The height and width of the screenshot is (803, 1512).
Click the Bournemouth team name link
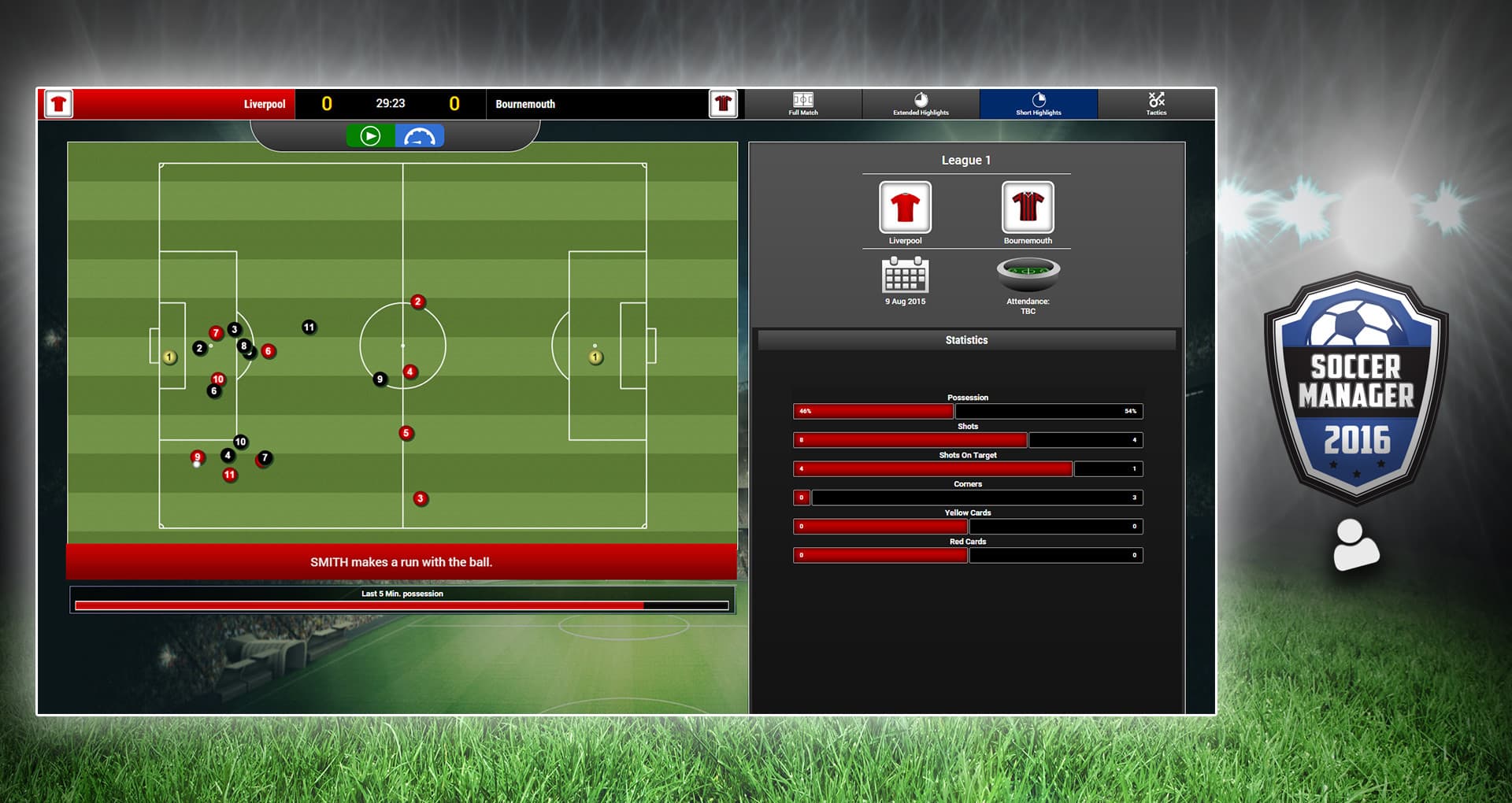tap(525, 103)
